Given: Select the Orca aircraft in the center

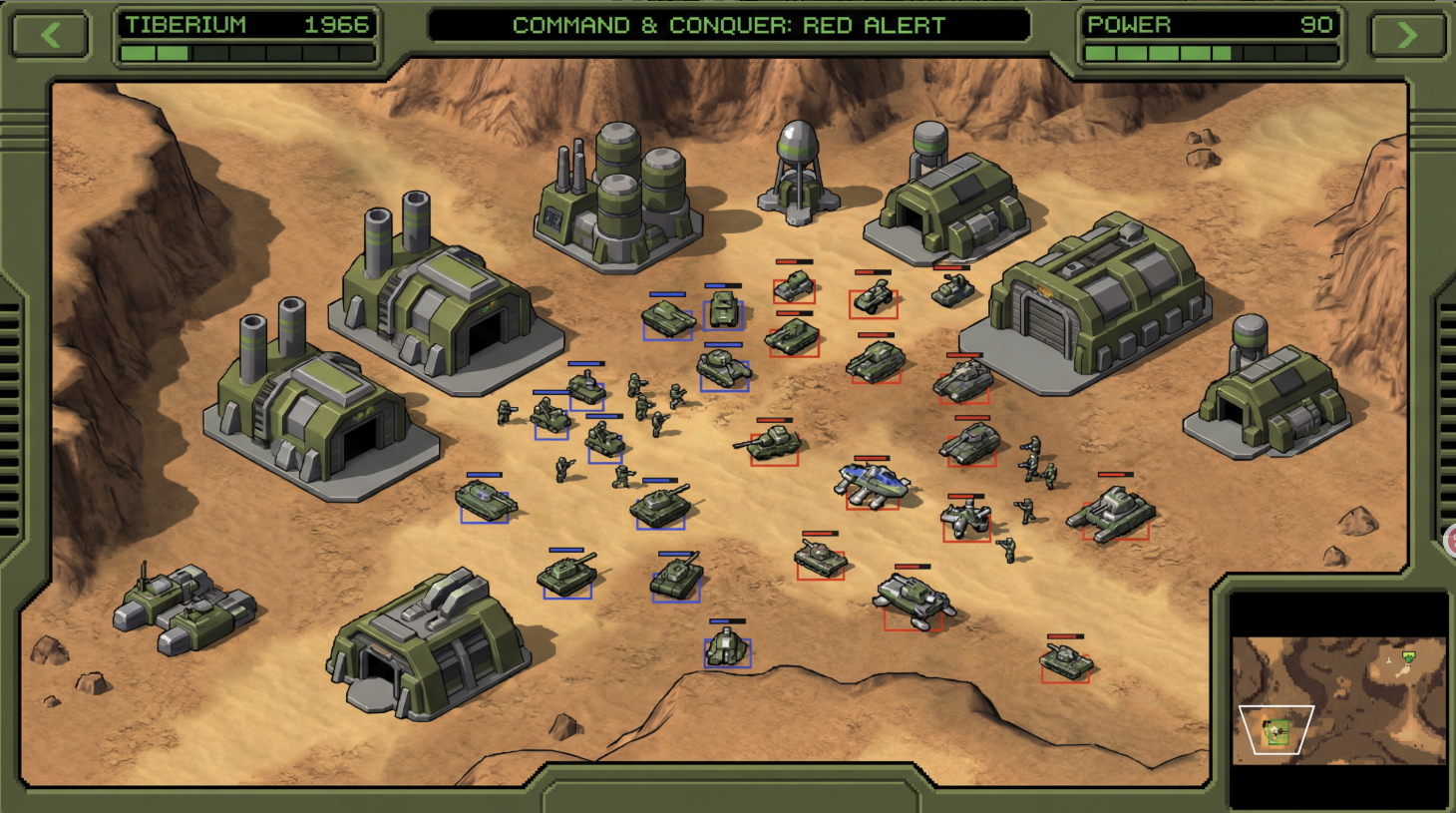Looking at the screenshot, I should point(870,484).
